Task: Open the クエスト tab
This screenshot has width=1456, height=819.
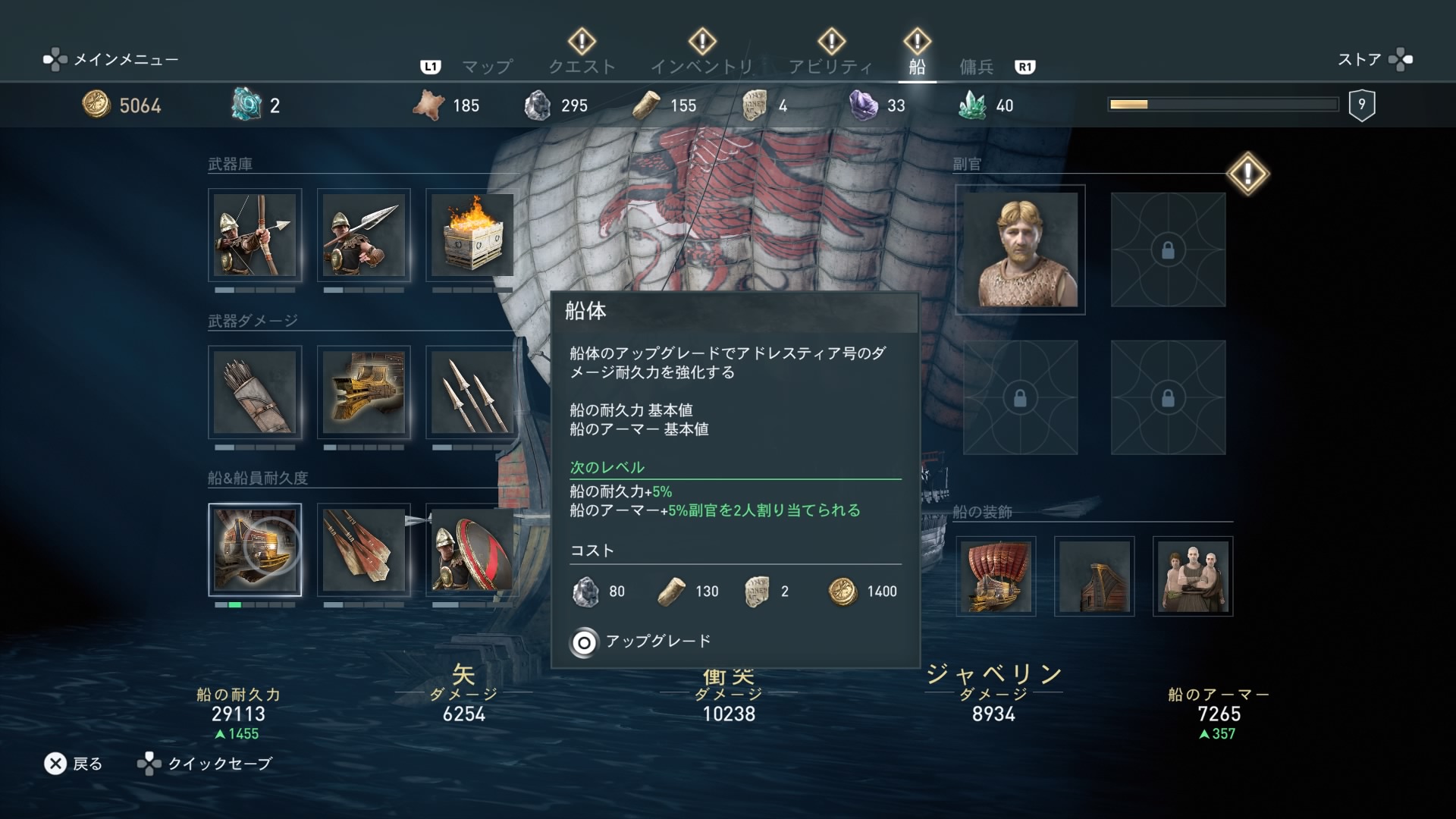Action: [x=582, y=67]
